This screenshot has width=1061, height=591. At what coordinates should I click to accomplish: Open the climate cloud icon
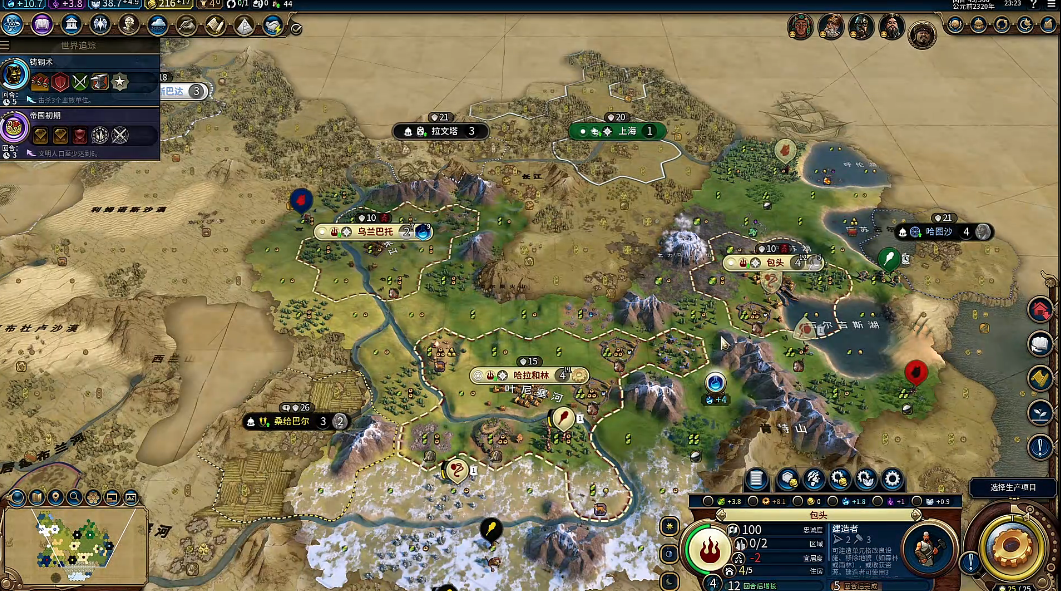pyautogui.click(x=157, y=25)
